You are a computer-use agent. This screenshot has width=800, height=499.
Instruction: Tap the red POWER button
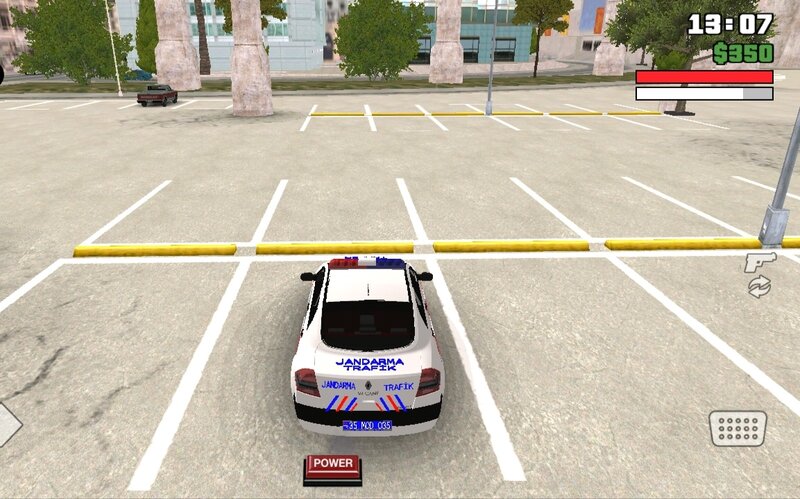tap(332, 464)
